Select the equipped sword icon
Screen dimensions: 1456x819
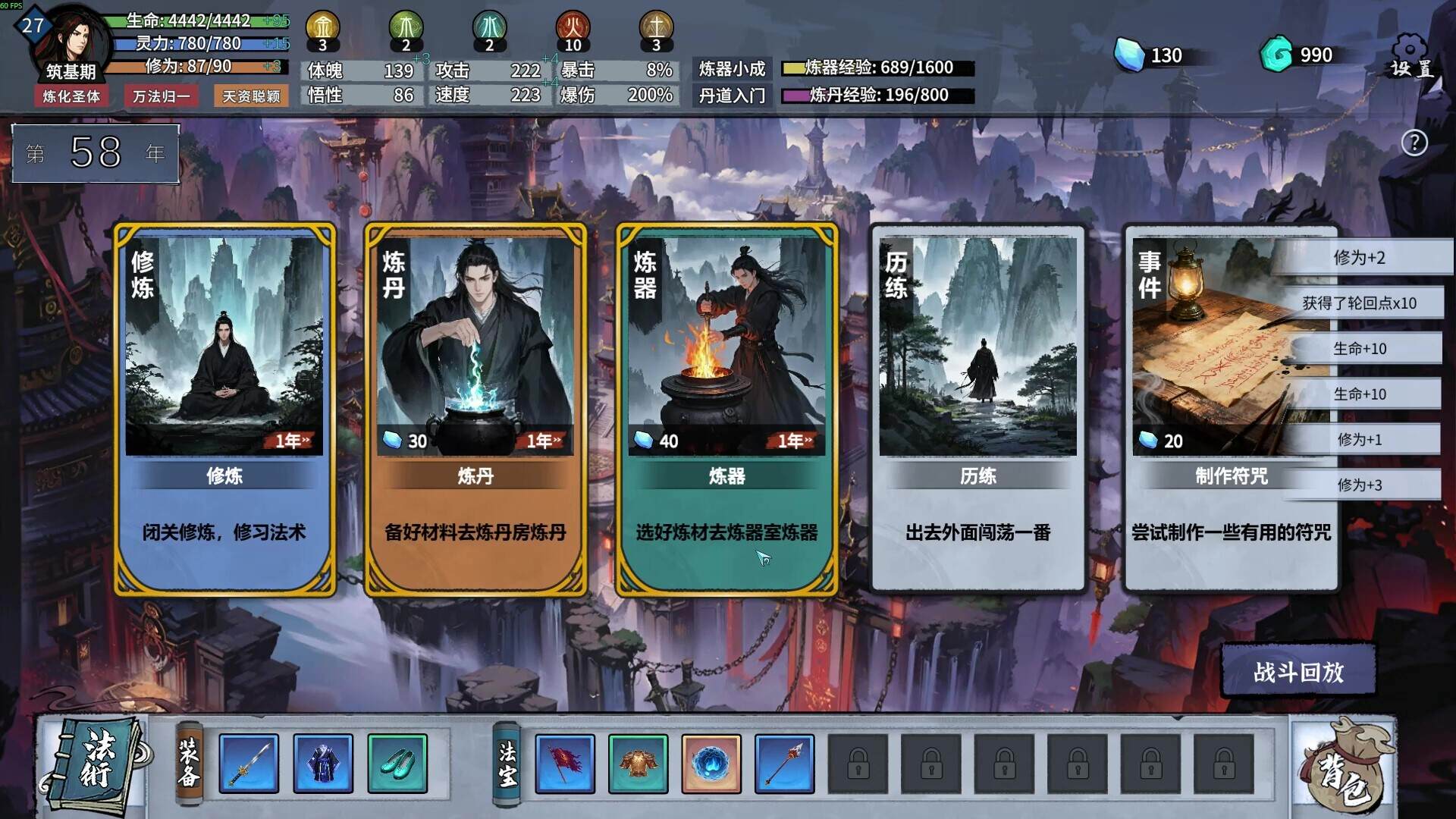point(248,764)
